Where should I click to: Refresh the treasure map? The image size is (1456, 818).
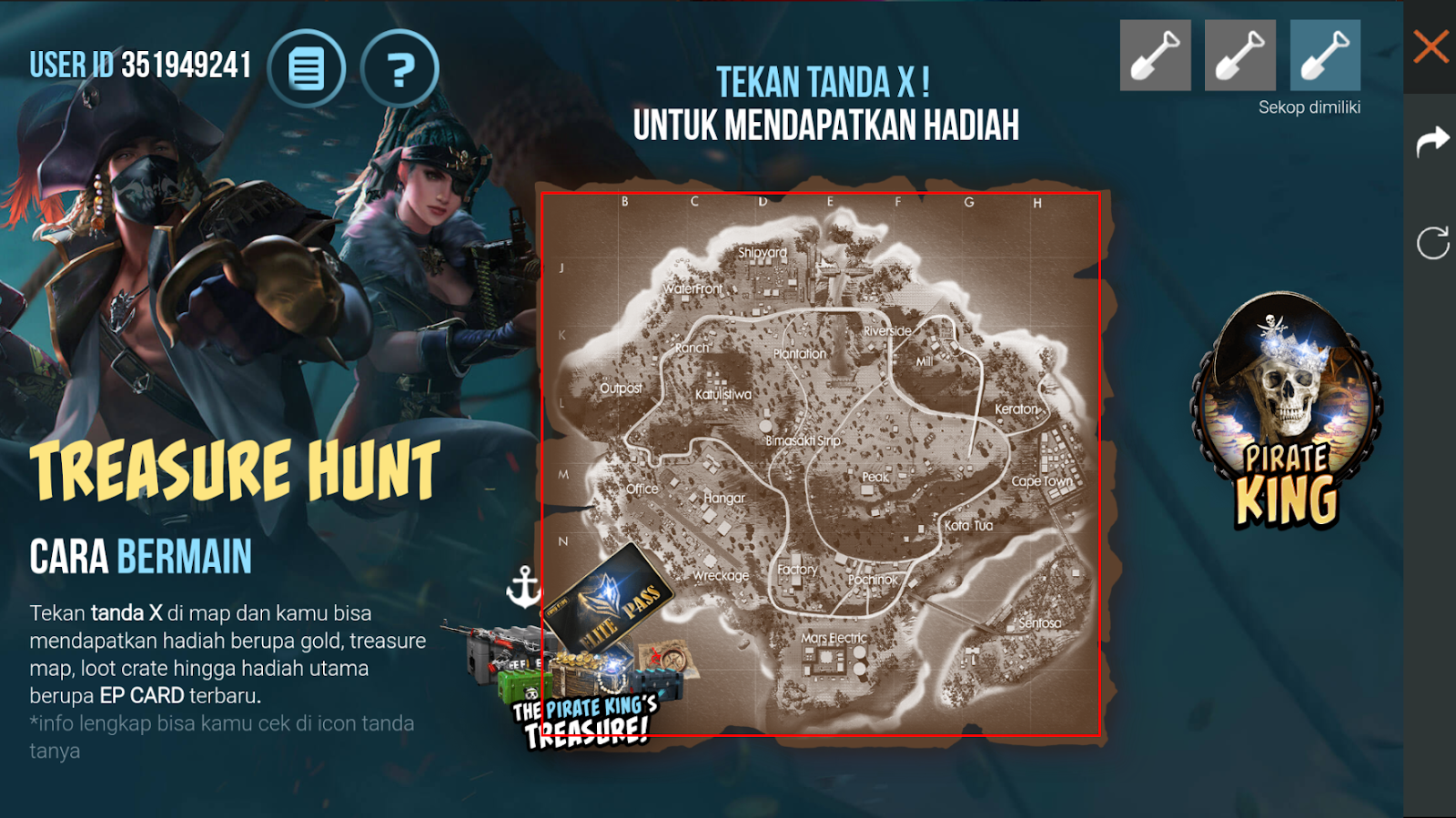coord(1435,241)
